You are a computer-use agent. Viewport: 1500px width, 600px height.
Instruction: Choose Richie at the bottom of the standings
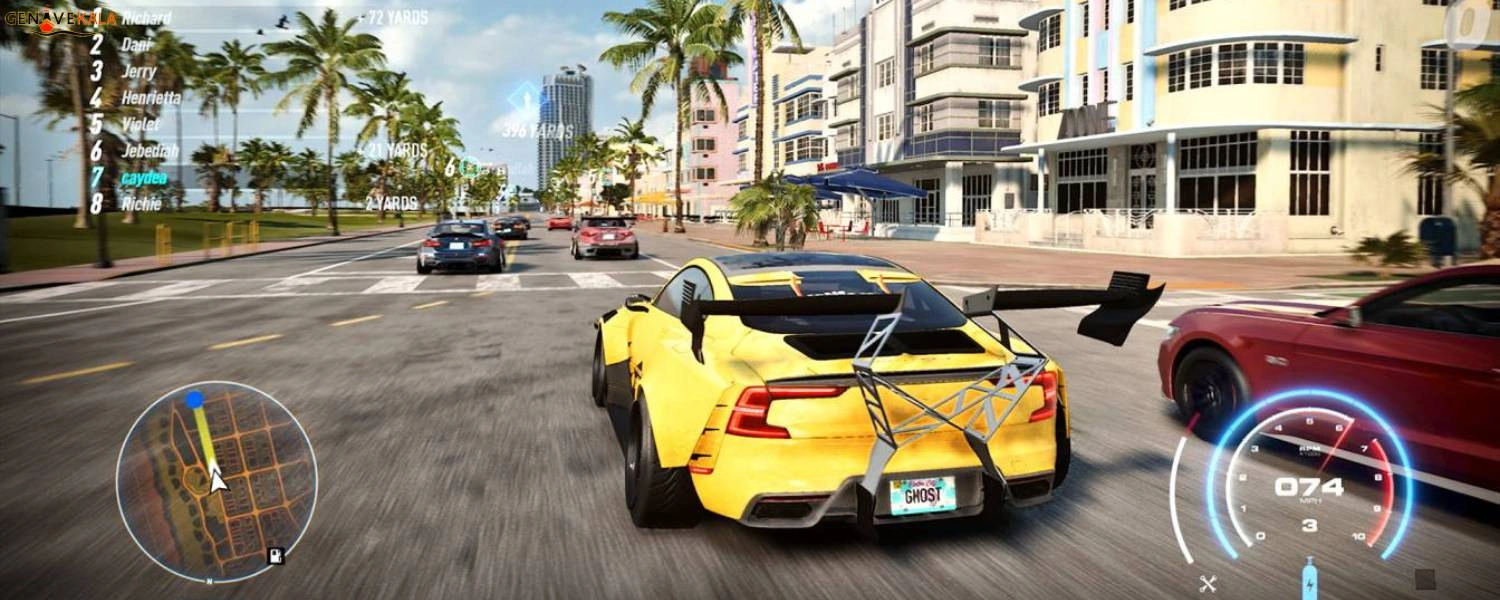tap(139, 203)
